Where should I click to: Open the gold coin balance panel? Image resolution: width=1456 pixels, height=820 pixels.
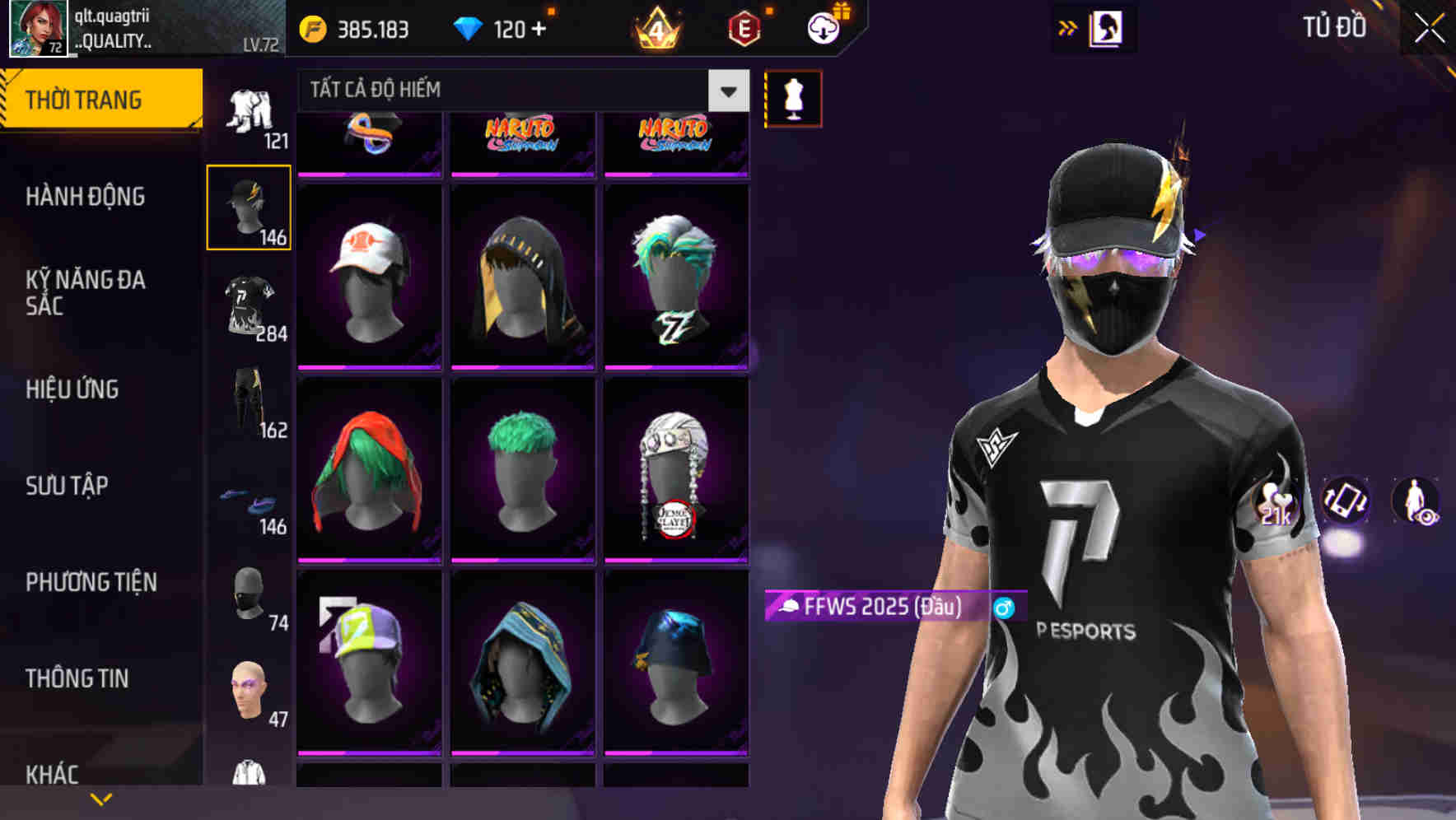(x=354, y=27)
